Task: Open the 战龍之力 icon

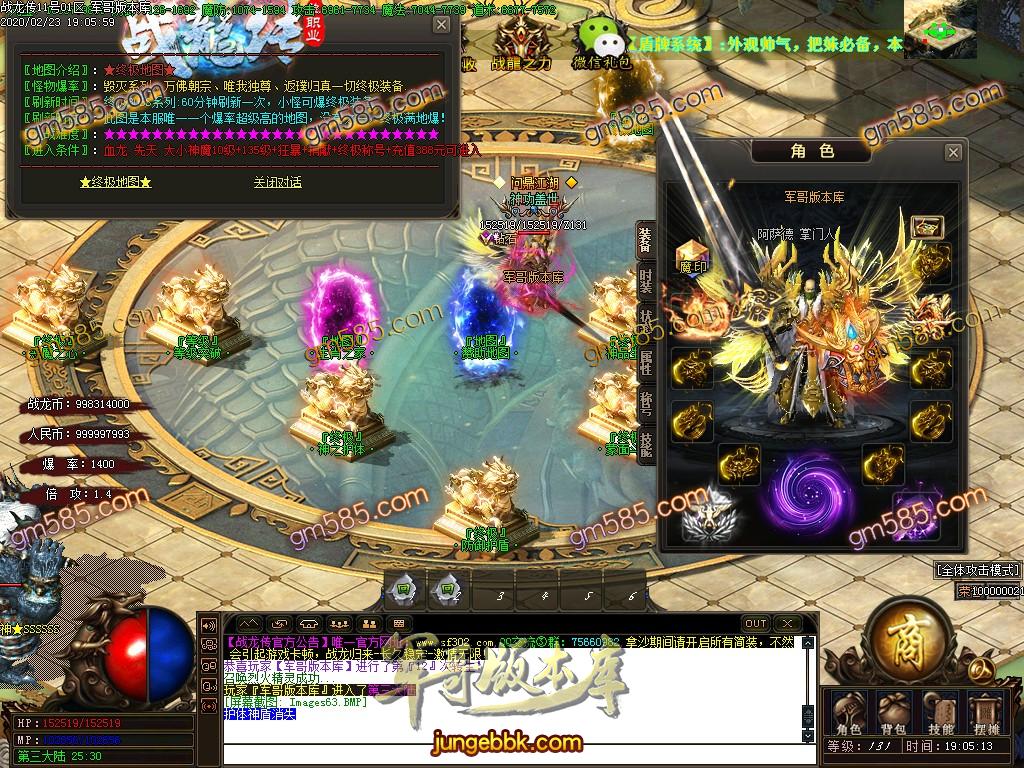Action: pos(521,45)
